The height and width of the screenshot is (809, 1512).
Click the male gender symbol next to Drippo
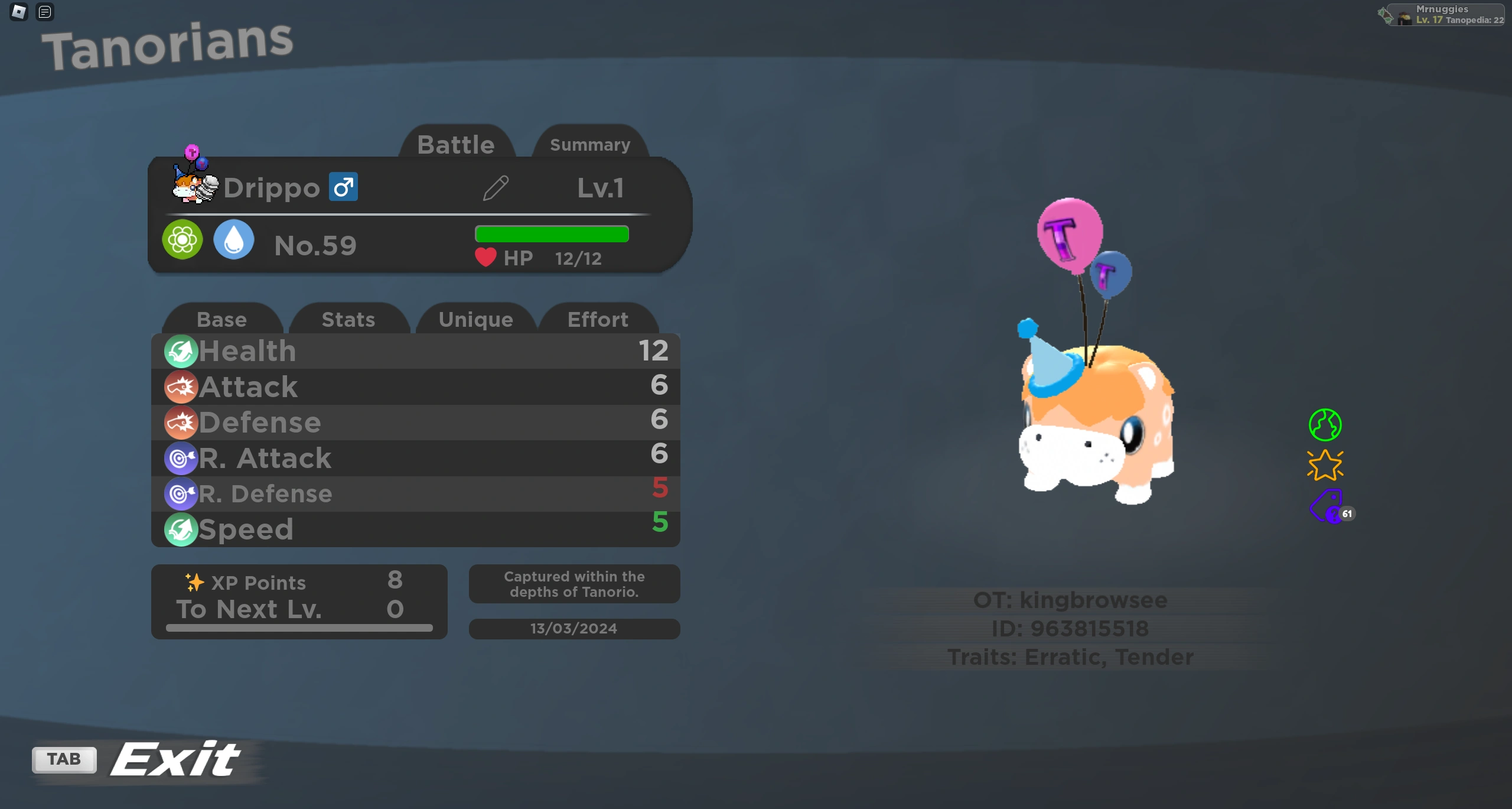[344, 186]
